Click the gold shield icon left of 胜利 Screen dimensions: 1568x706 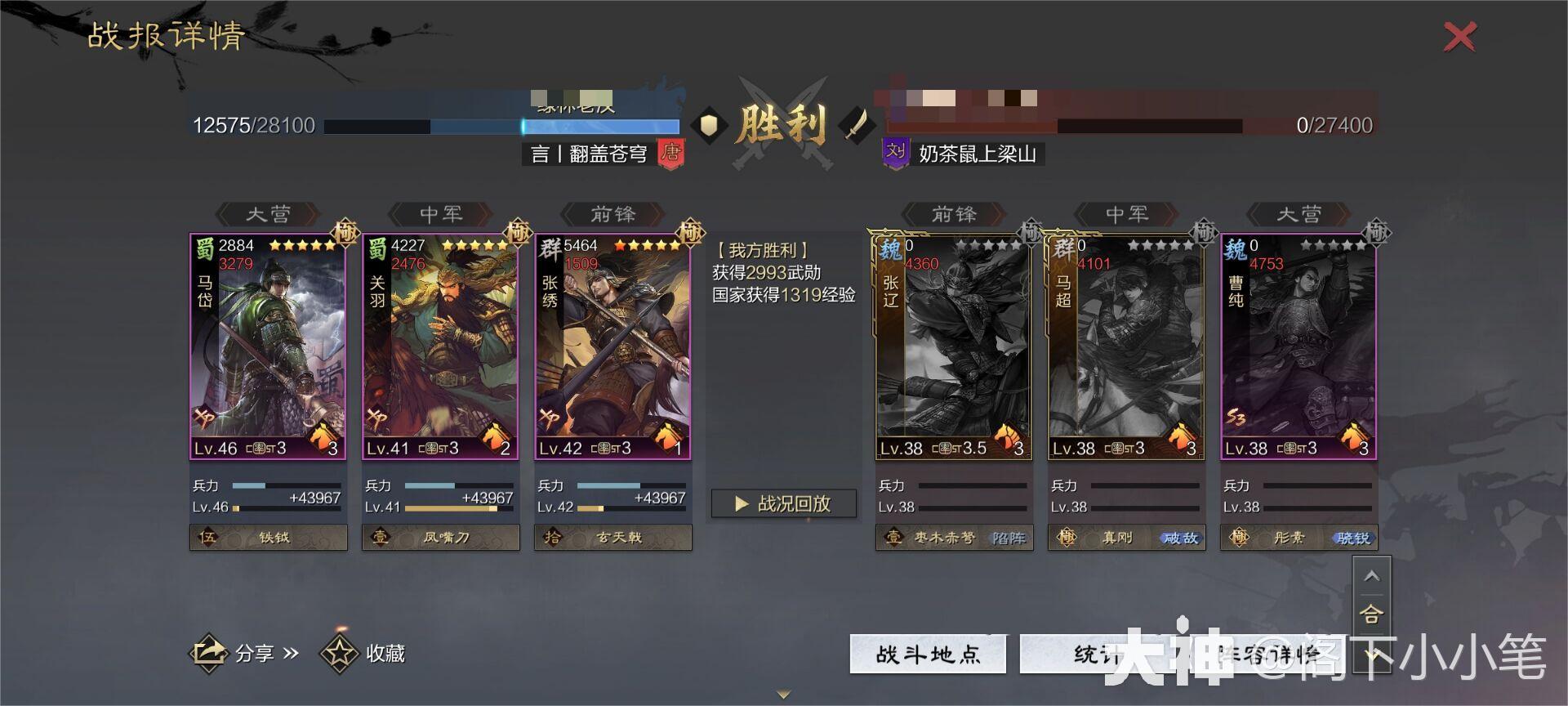coord(709,125)
